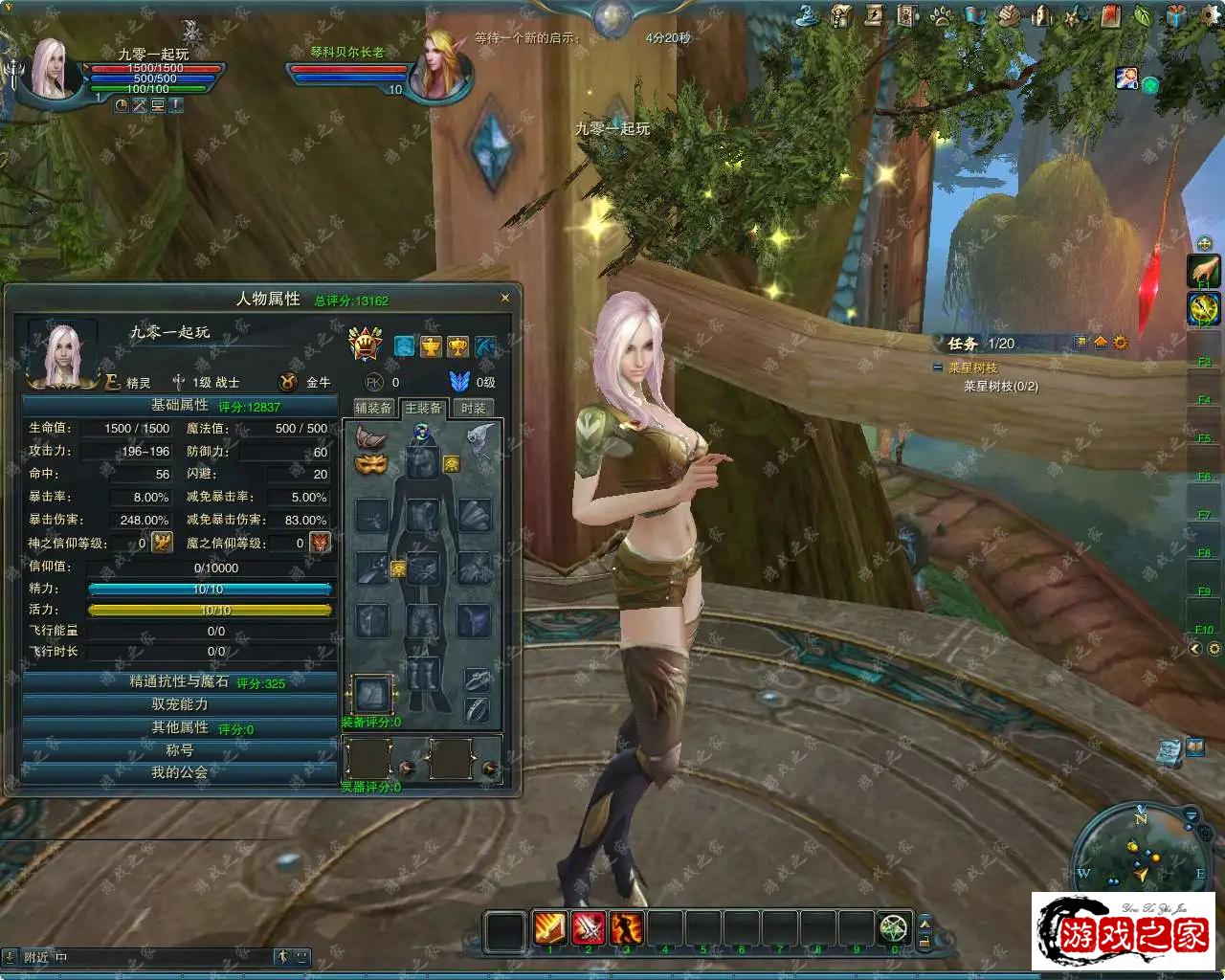This screenshot has height=980, width=1225.
Task: Select the 主装备 equipment tab
Action: point(423,408)
